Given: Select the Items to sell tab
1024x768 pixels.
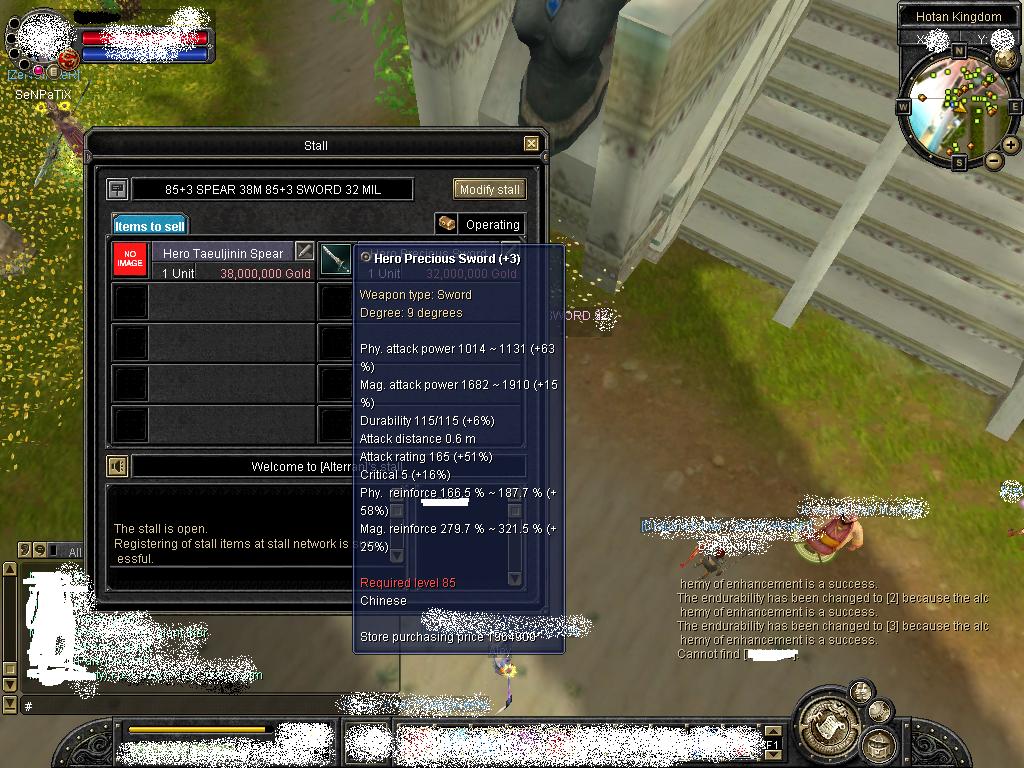Looking at the screenshot, I should [x=149, y=226].
